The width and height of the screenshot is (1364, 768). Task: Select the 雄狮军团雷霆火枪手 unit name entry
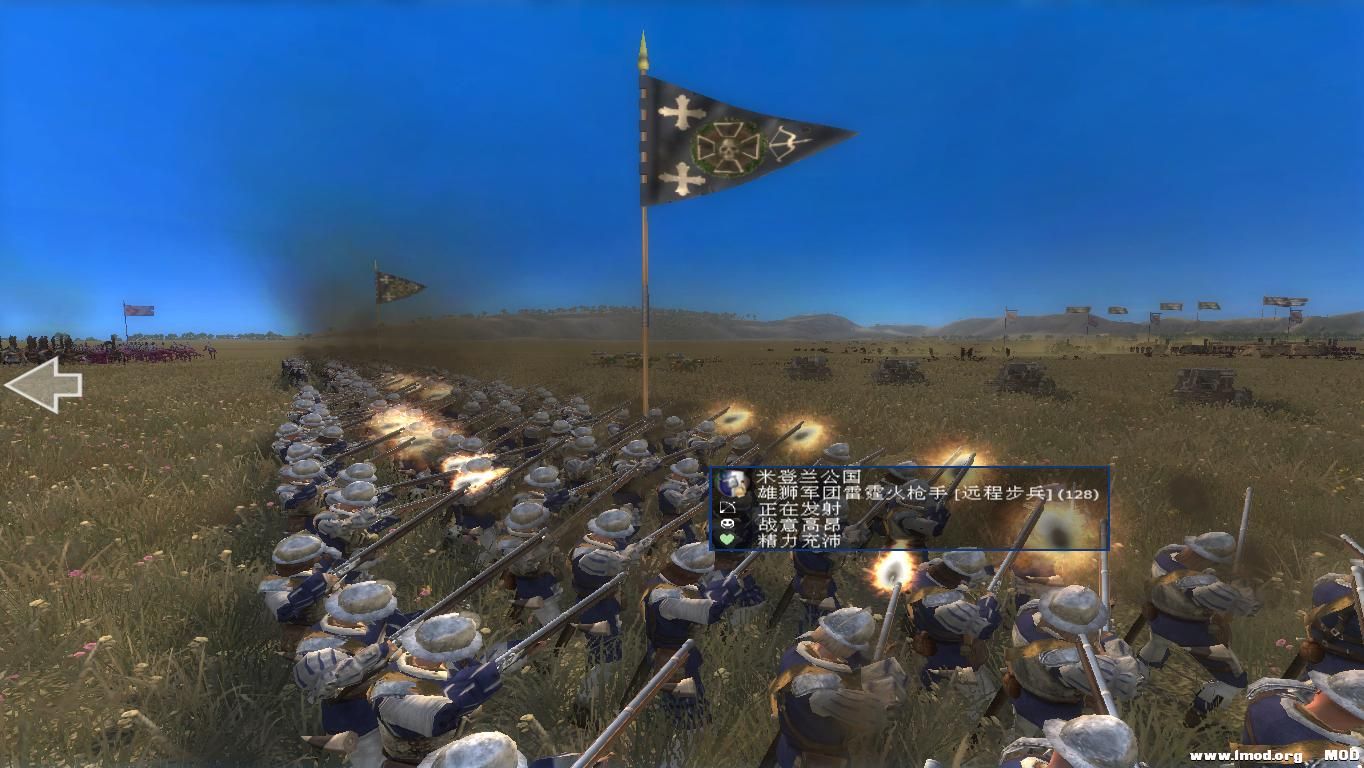point(850,494)
